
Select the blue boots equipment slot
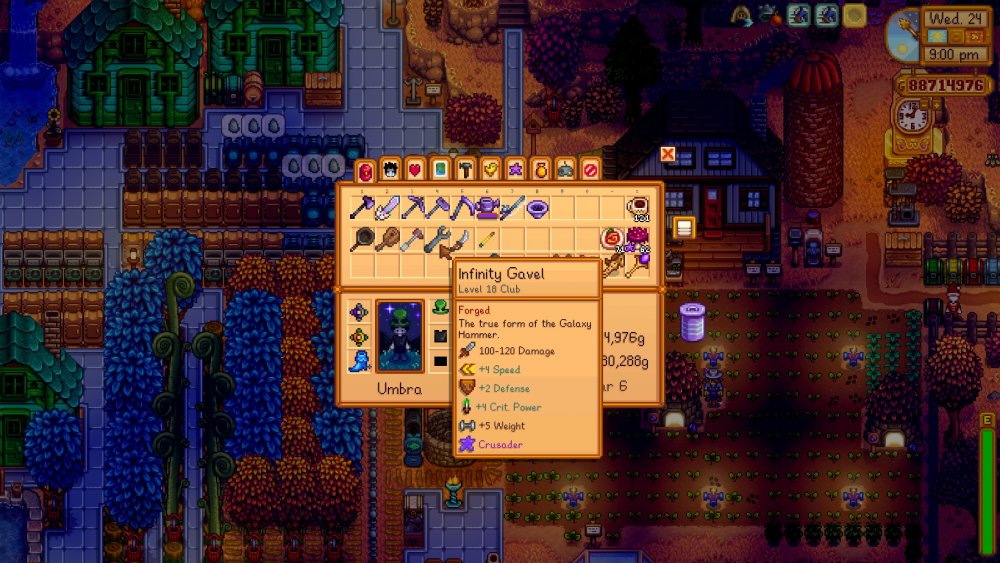coord(360,362)
